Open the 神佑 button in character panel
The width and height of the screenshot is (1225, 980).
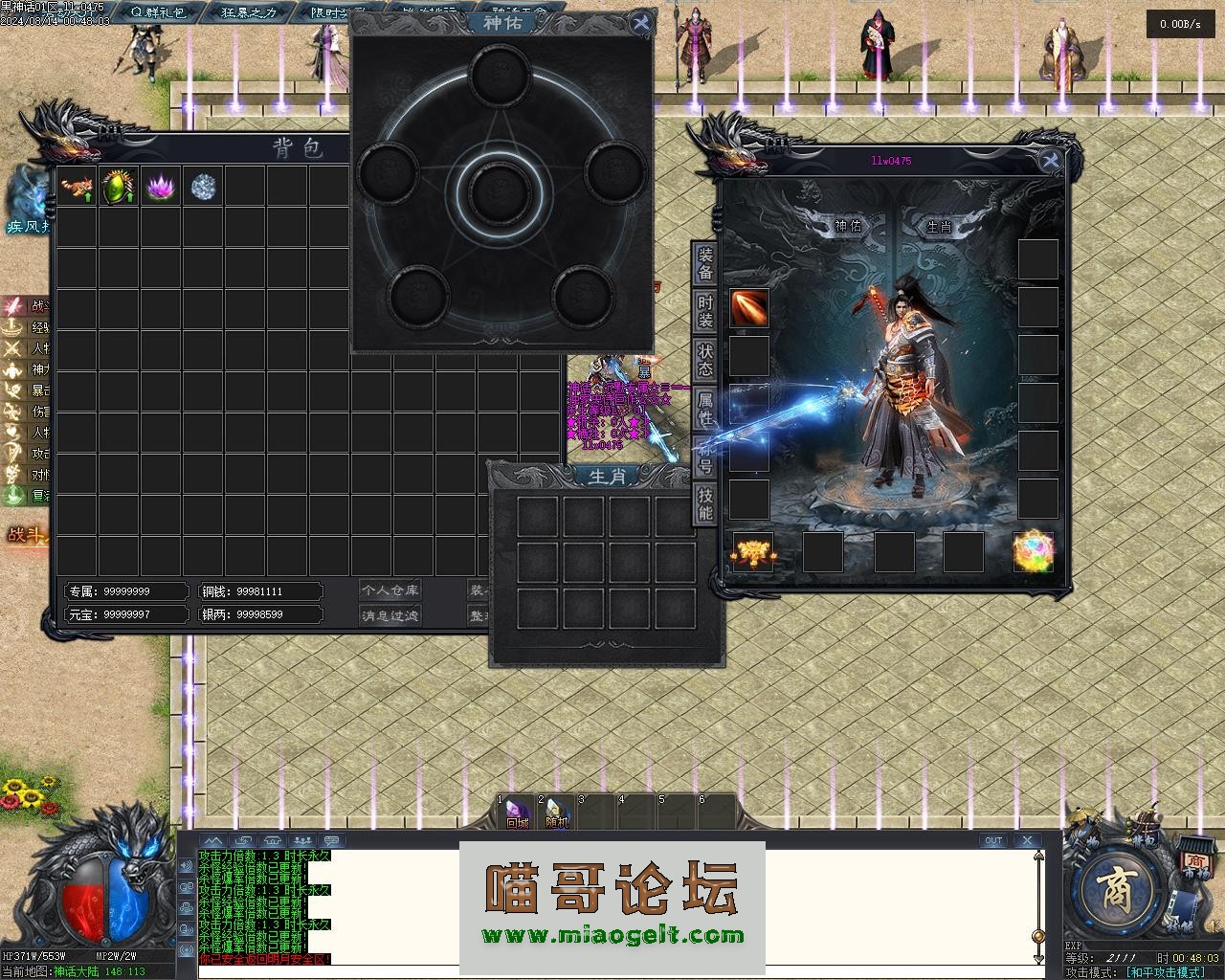(x=848, y=227)
